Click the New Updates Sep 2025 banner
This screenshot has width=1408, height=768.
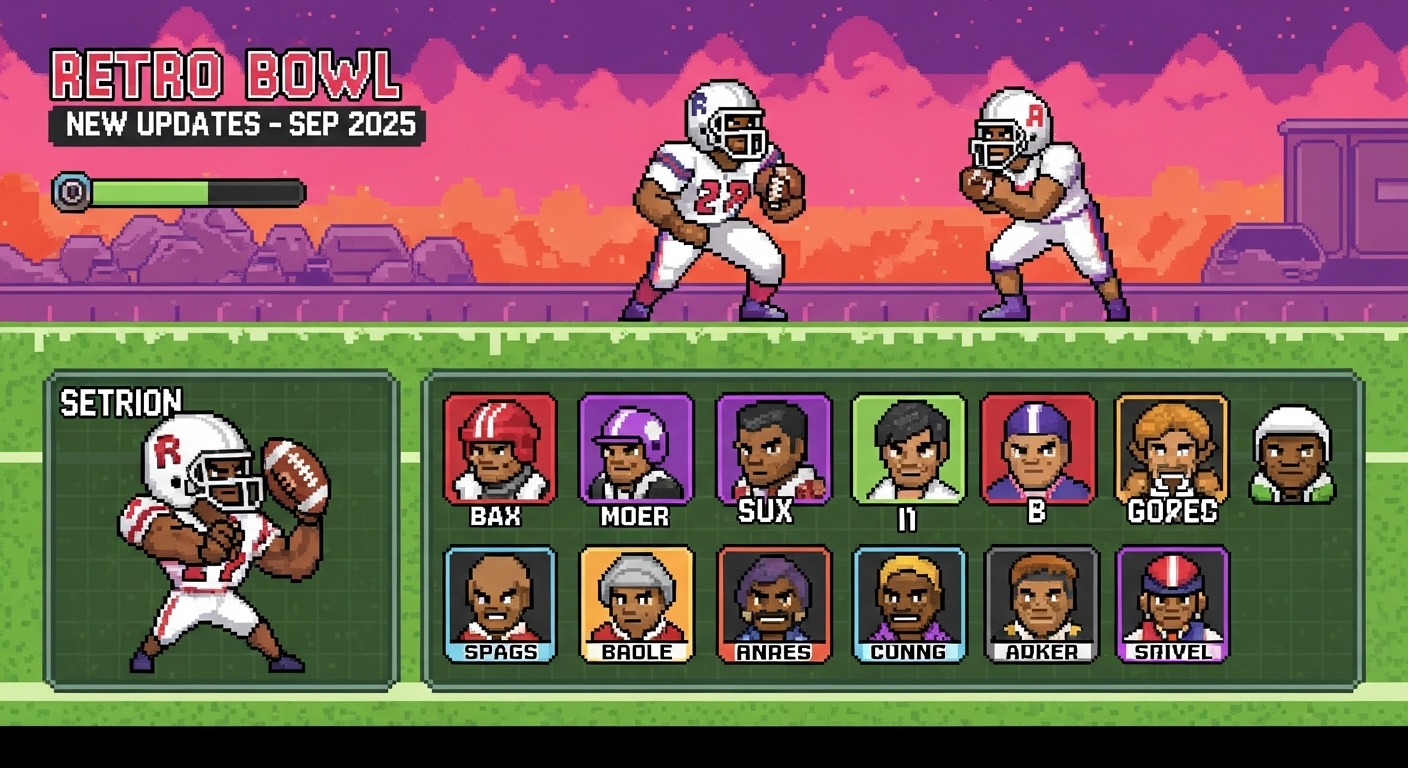pyautogui.click(x=238, y=127)
